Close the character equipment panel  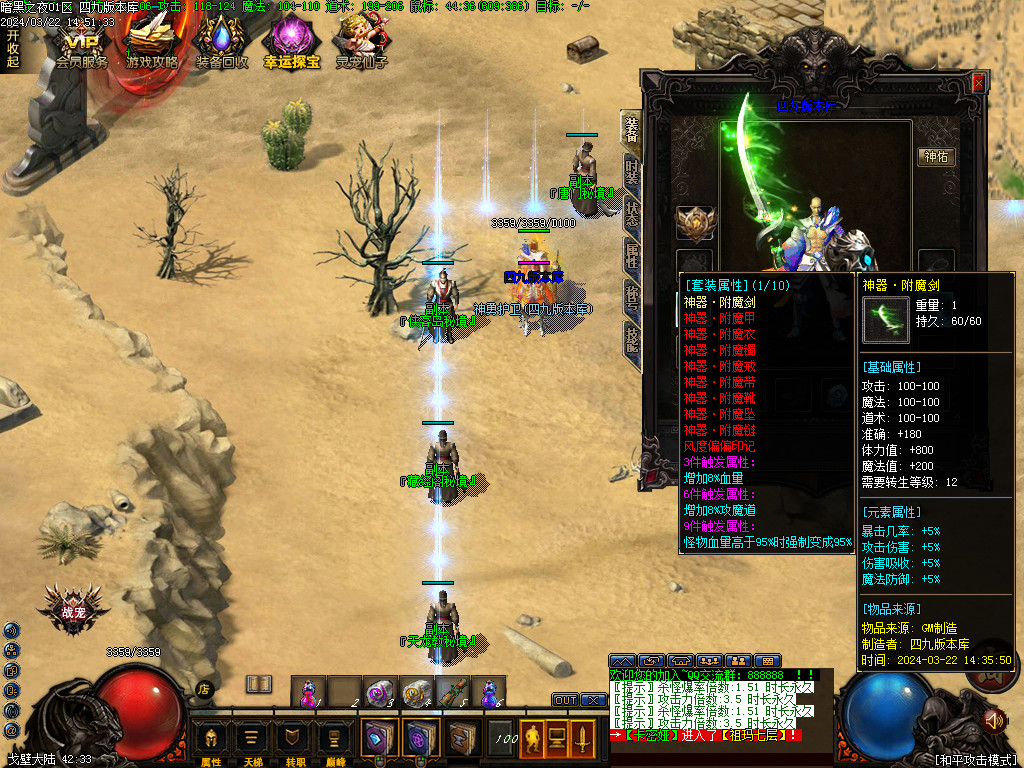point(978,84)
